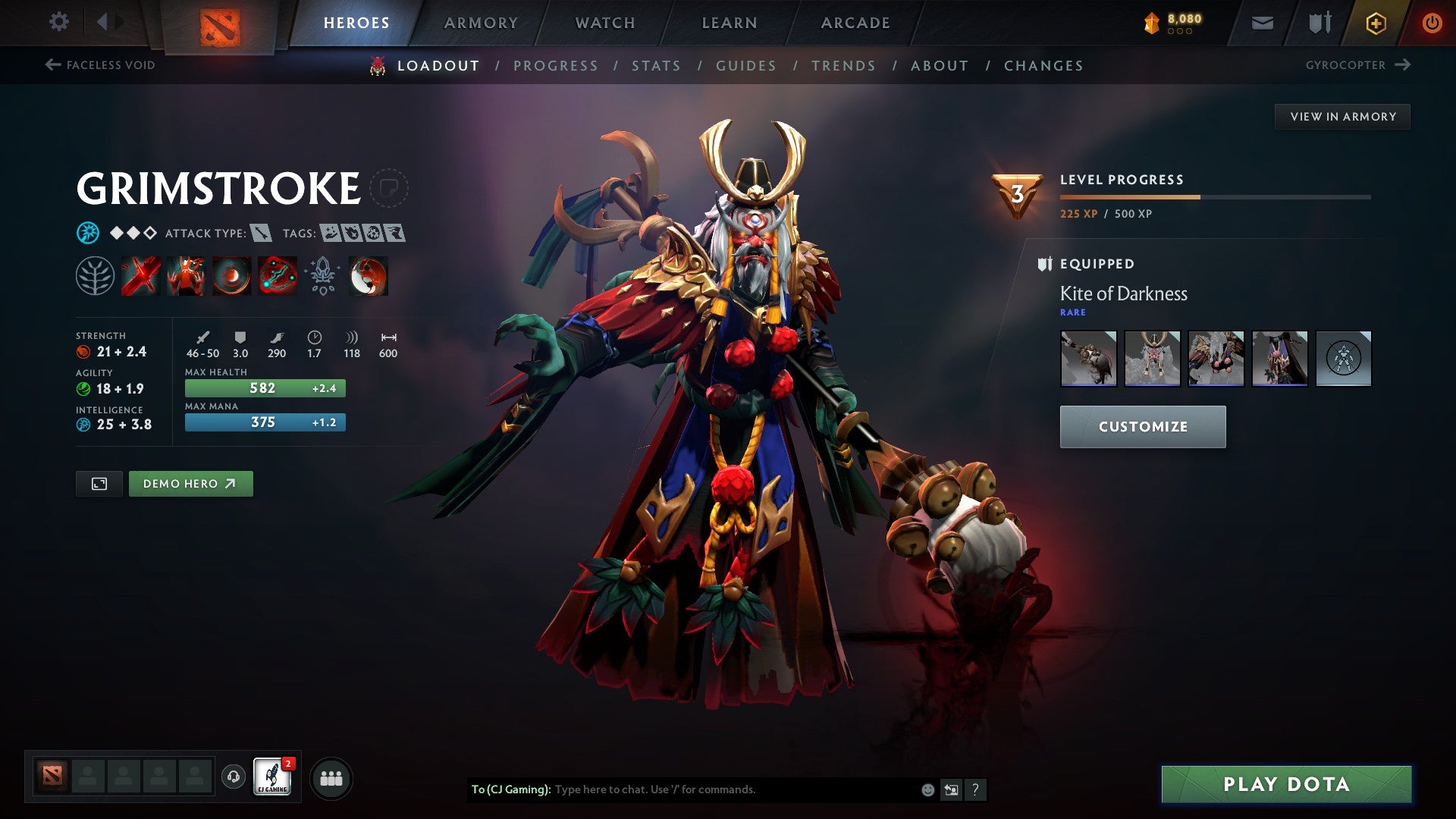Viewport: 1456px width, 819px height.
Task: Open Grimstroke's talent tree icon
Action: pyautogui.click(x=95, y=277)
